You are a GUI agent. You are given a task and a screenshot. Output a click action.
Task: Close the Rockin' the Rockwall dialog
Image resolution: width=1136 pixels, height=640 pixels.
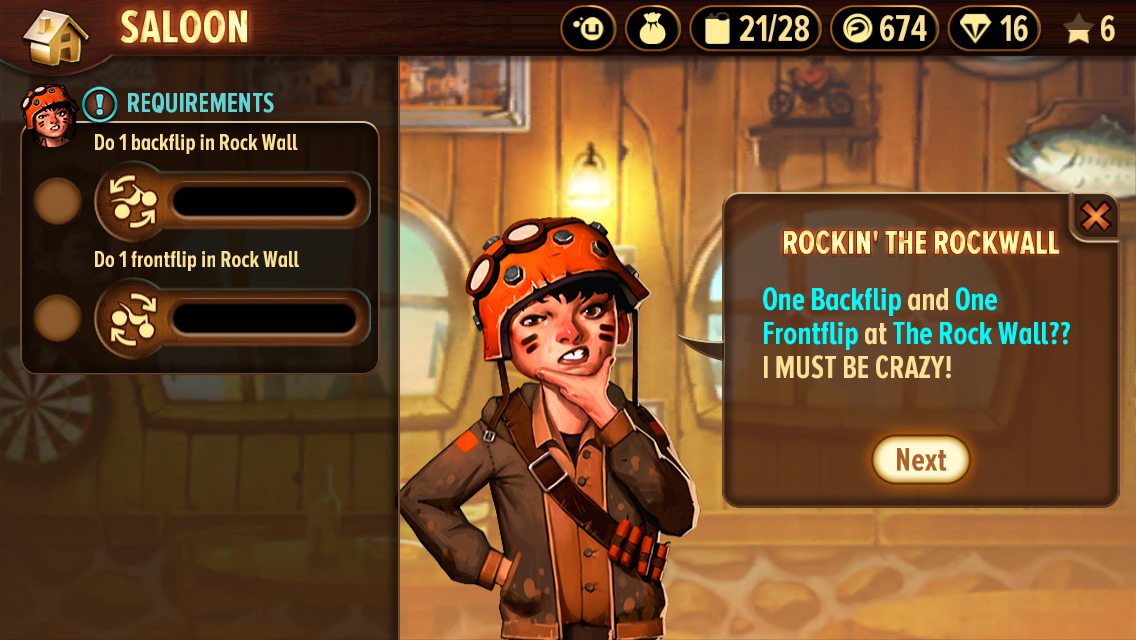1096,217
